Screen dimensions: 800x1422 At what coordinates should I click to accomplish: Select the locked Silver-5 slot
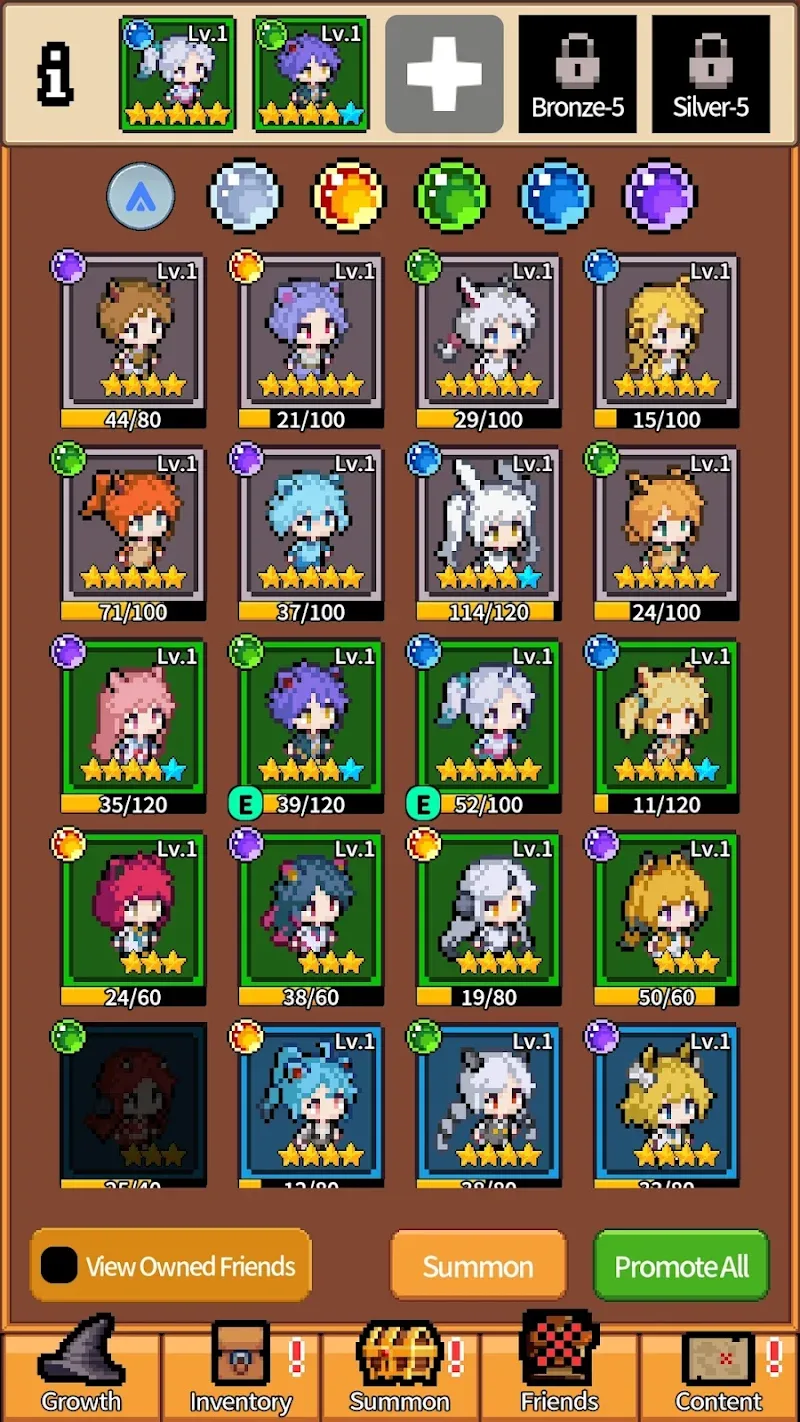click(x=711, y=74)
